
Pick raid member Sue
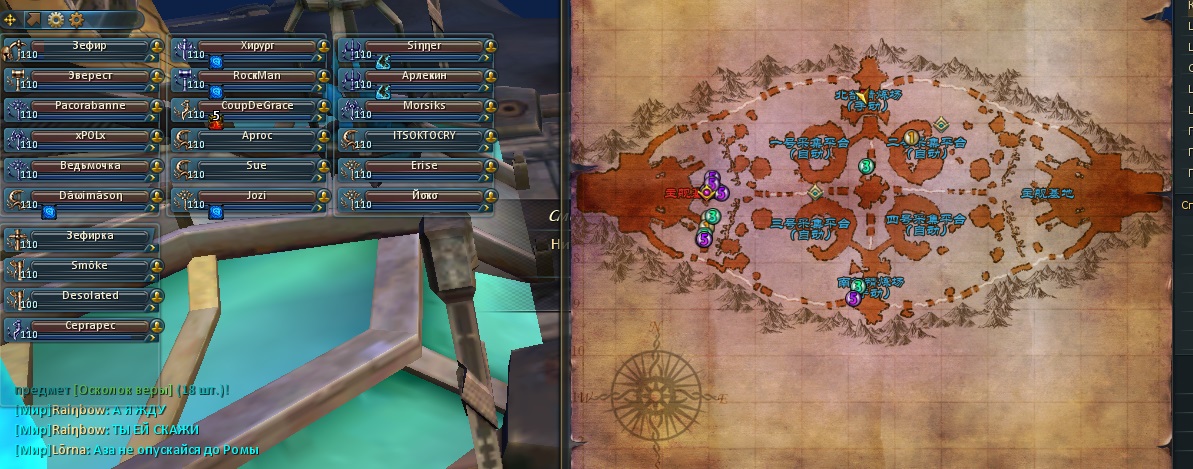pos(250,166)
